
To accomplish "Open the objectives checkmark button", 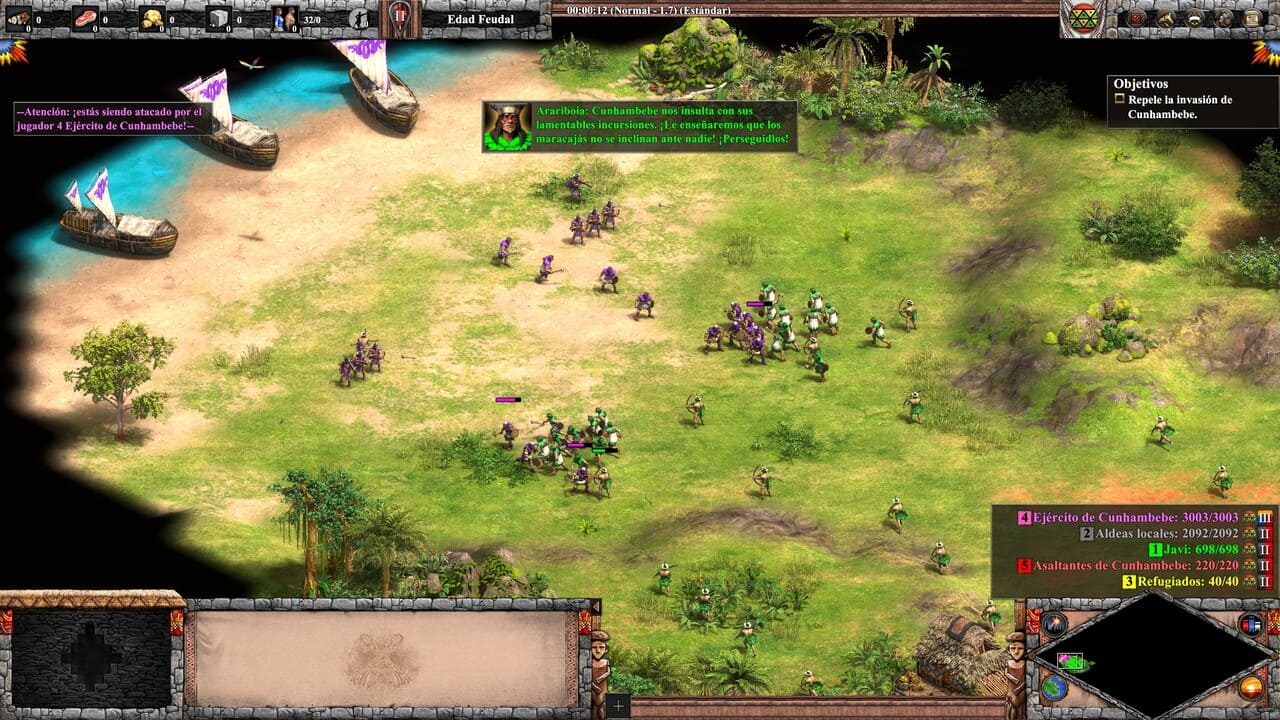I will coord(1136,18).
